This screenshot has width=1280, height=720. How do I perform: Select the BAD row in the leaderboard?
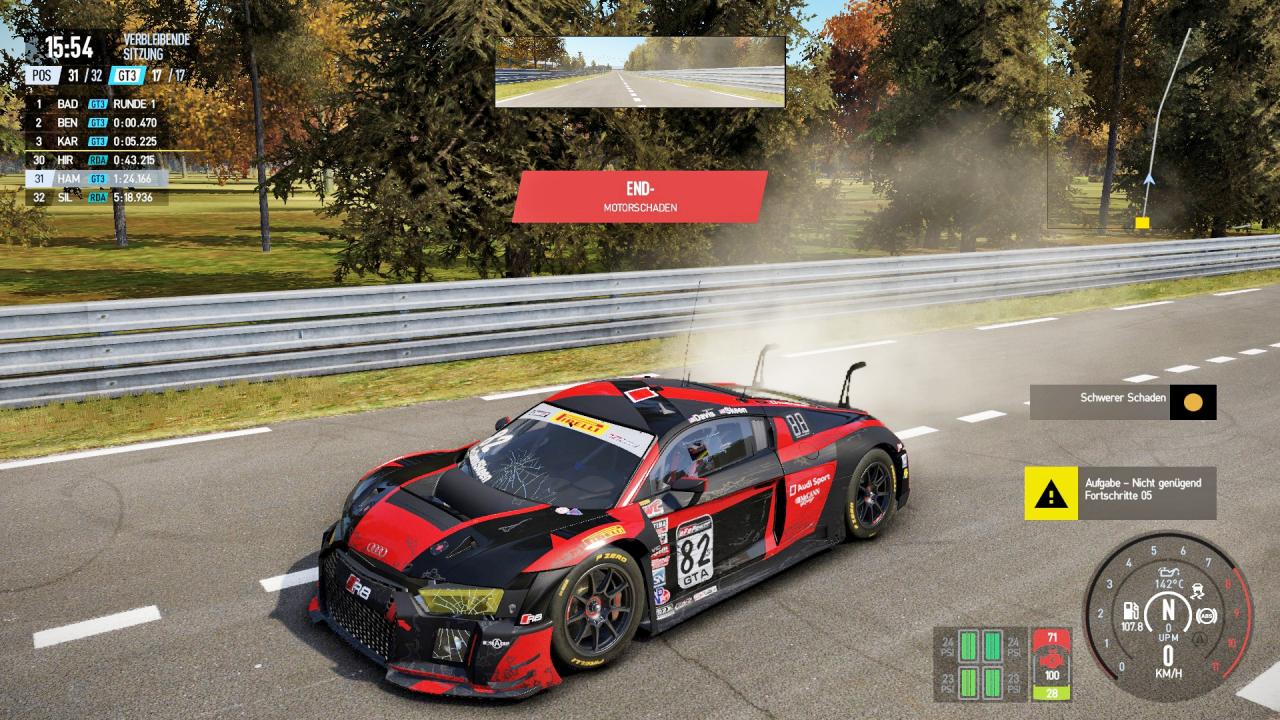tap(96, 104)
